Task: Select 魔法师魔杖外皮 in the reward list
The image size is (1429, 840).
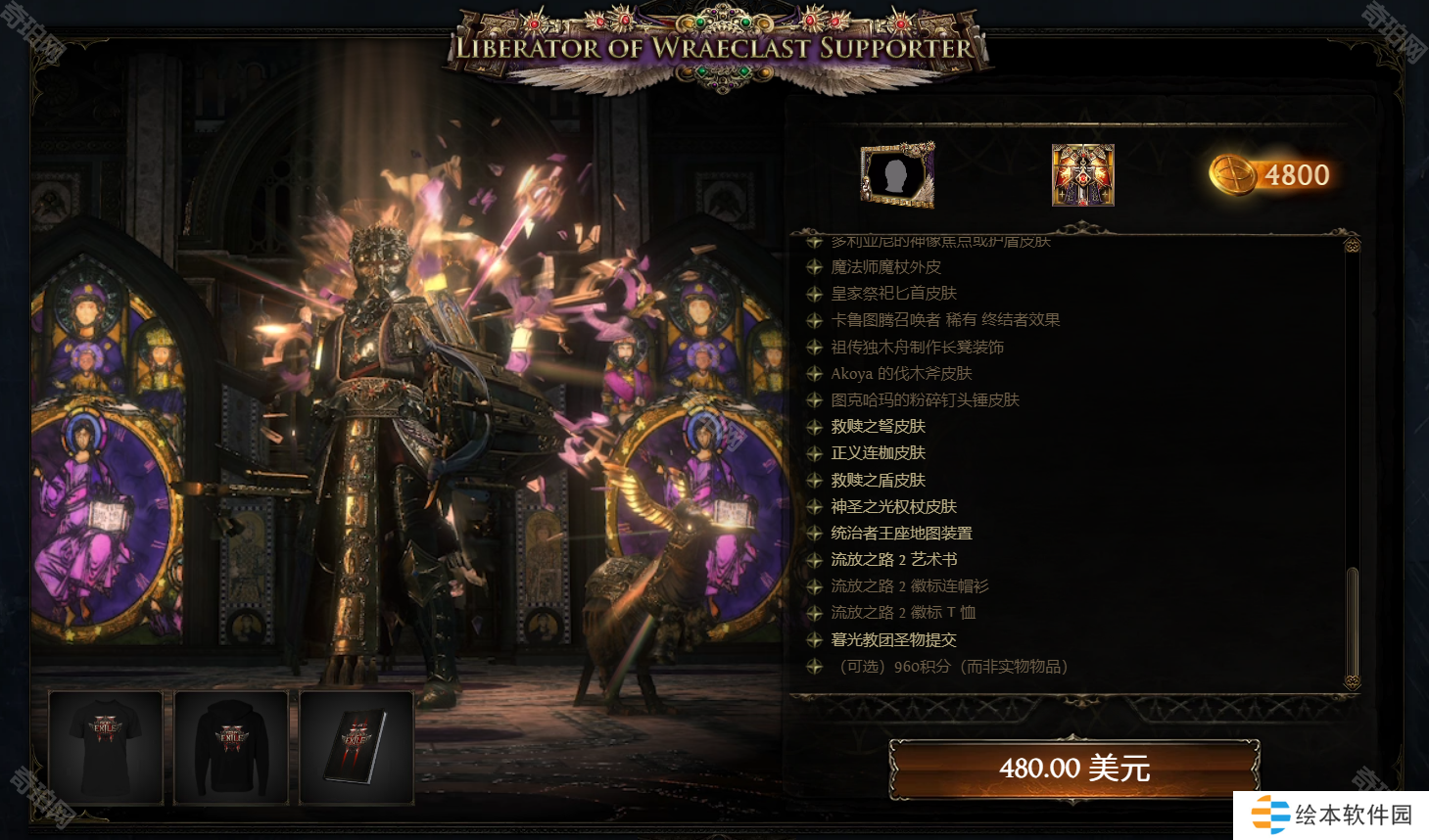Action: [x=885, y=267]
